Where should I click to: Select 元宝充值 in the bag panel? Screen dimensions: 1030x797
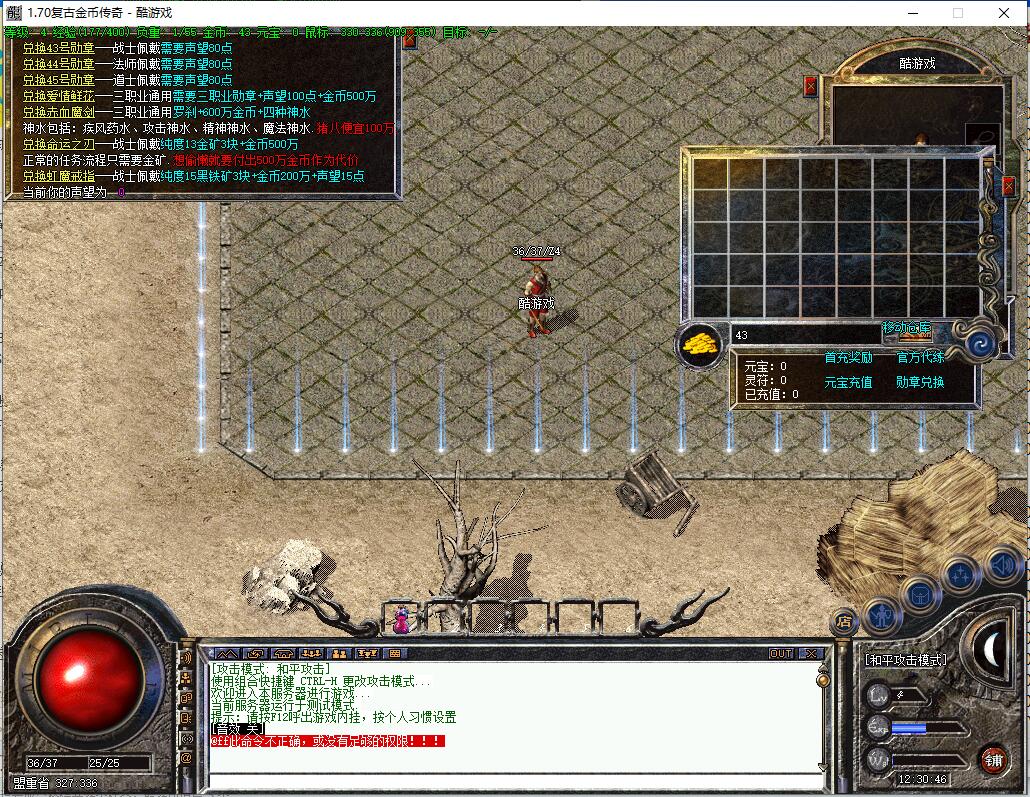click(848, 382)
